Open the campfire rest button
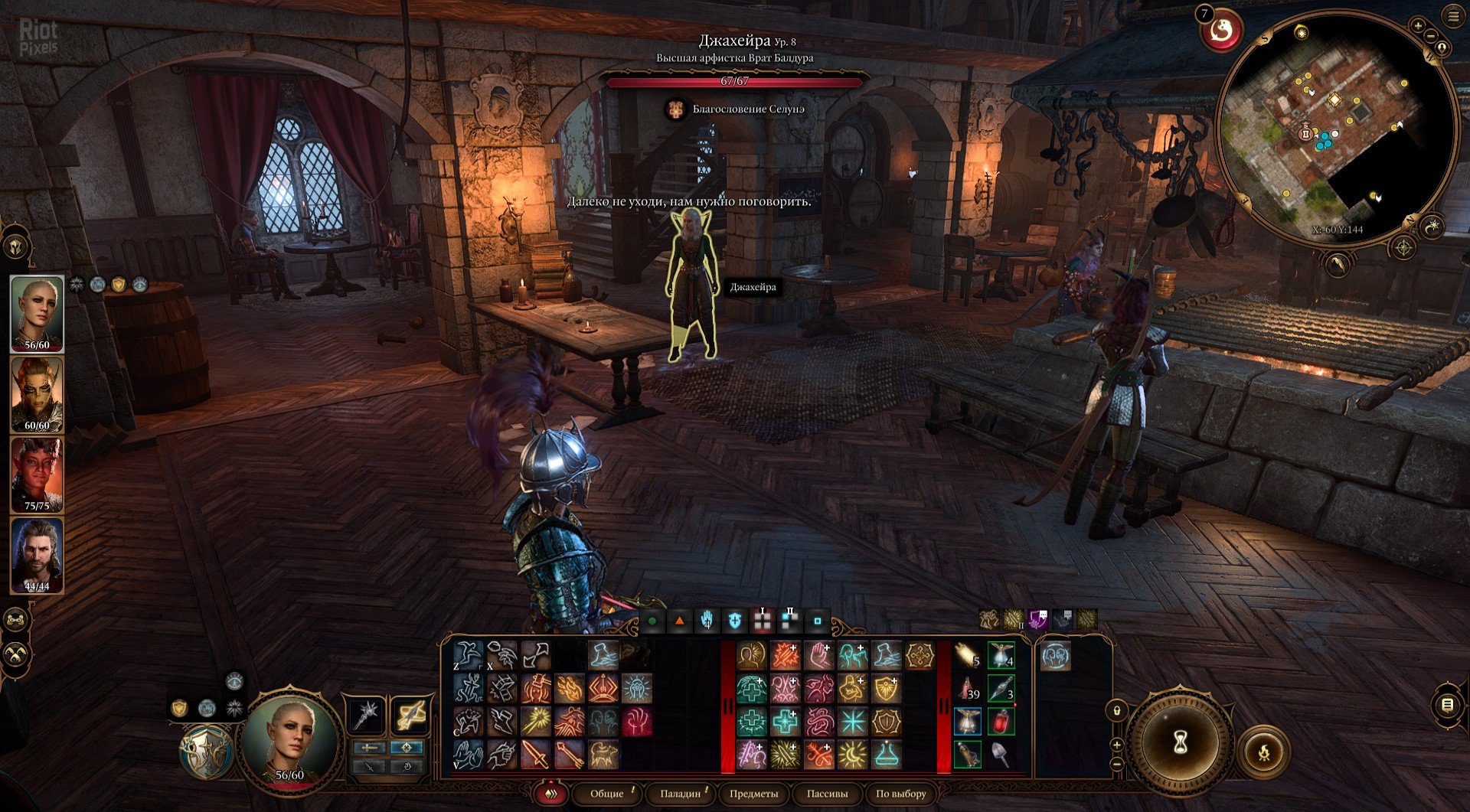The image size is (1470, 812). click(1264, 752)
